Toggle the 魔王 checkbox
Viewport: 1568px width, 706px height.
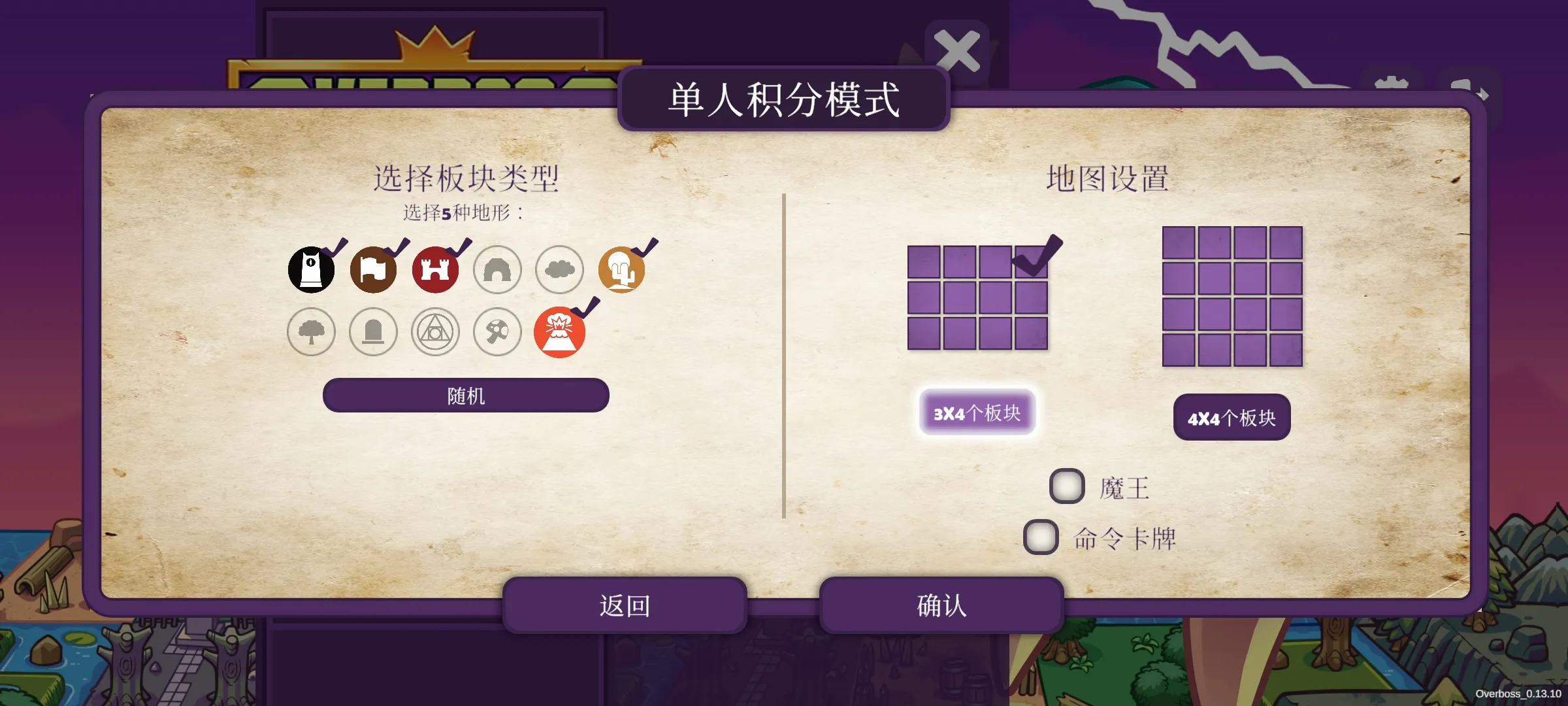(1067, 486)
